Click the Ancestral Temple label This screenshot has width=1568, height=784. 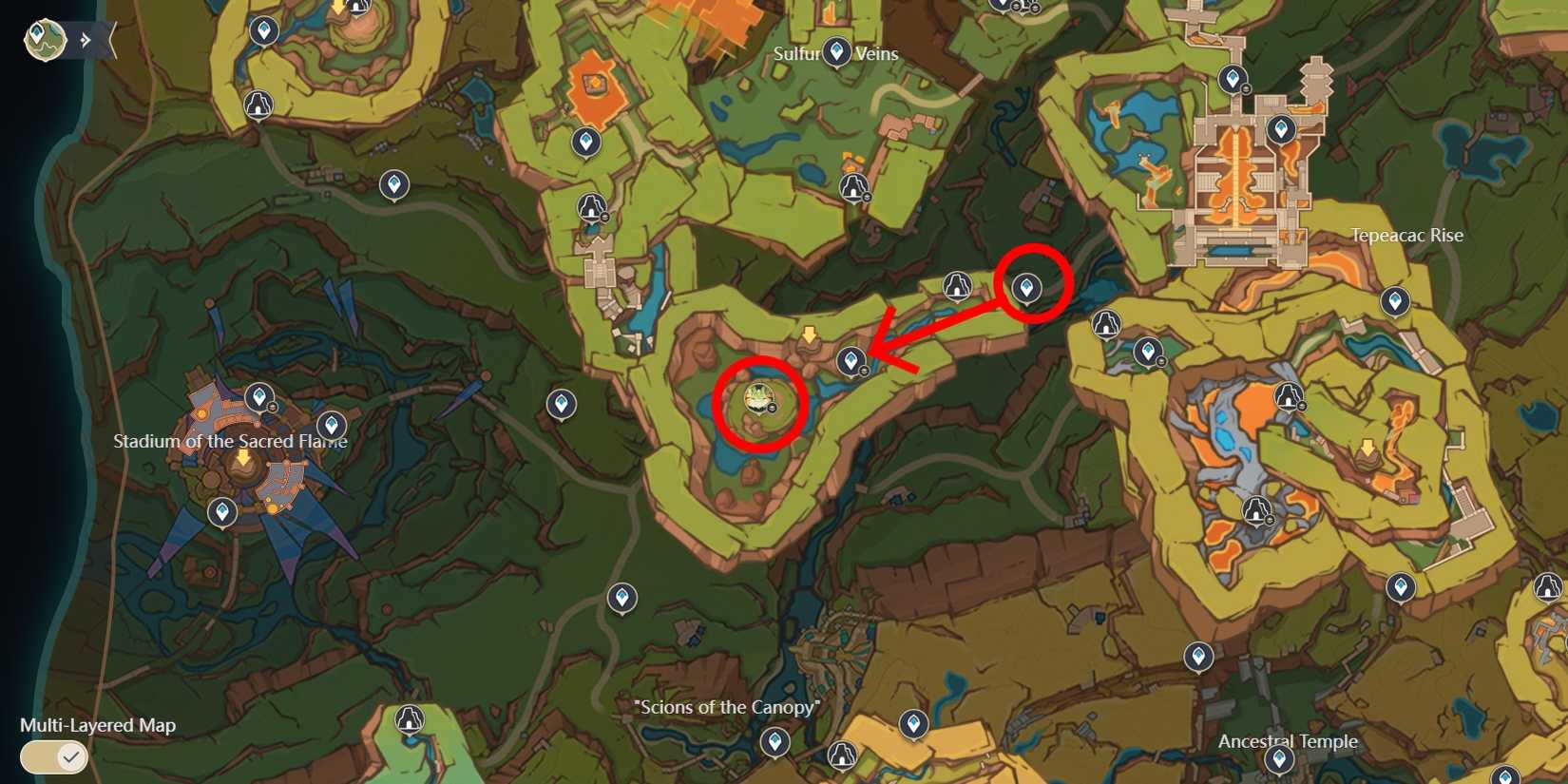click(x=1291, y=741)
